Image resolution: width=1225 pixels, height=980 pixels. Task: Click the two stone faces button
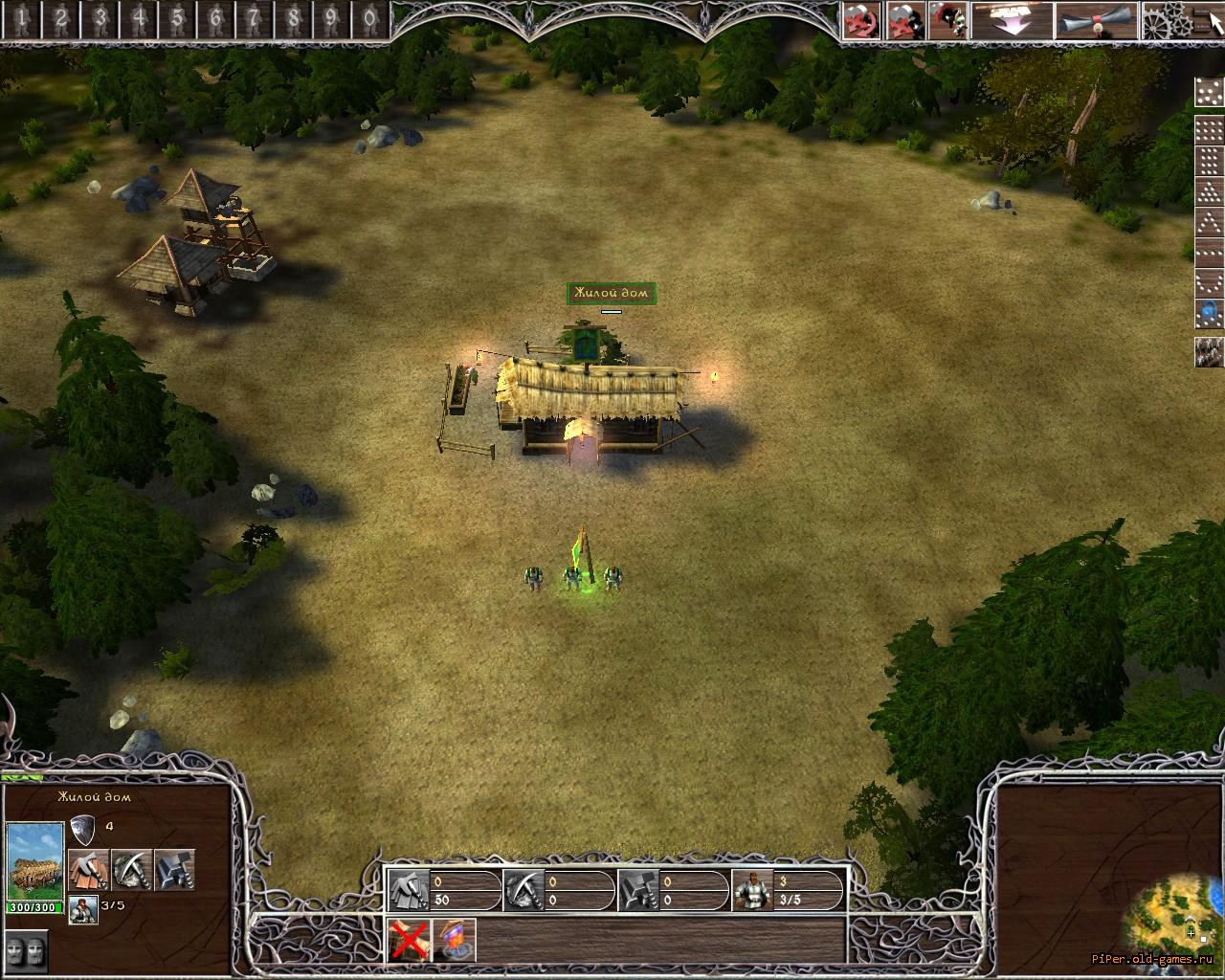pos(27,950)
